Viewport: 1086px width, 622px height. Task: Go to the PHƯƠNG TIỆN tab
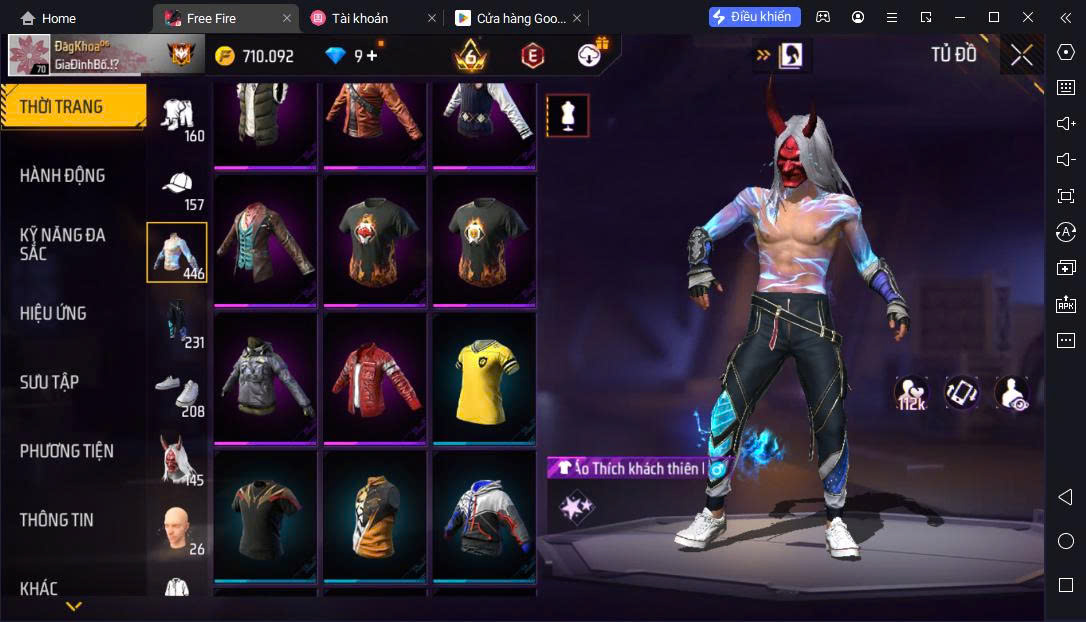point(67,451)
